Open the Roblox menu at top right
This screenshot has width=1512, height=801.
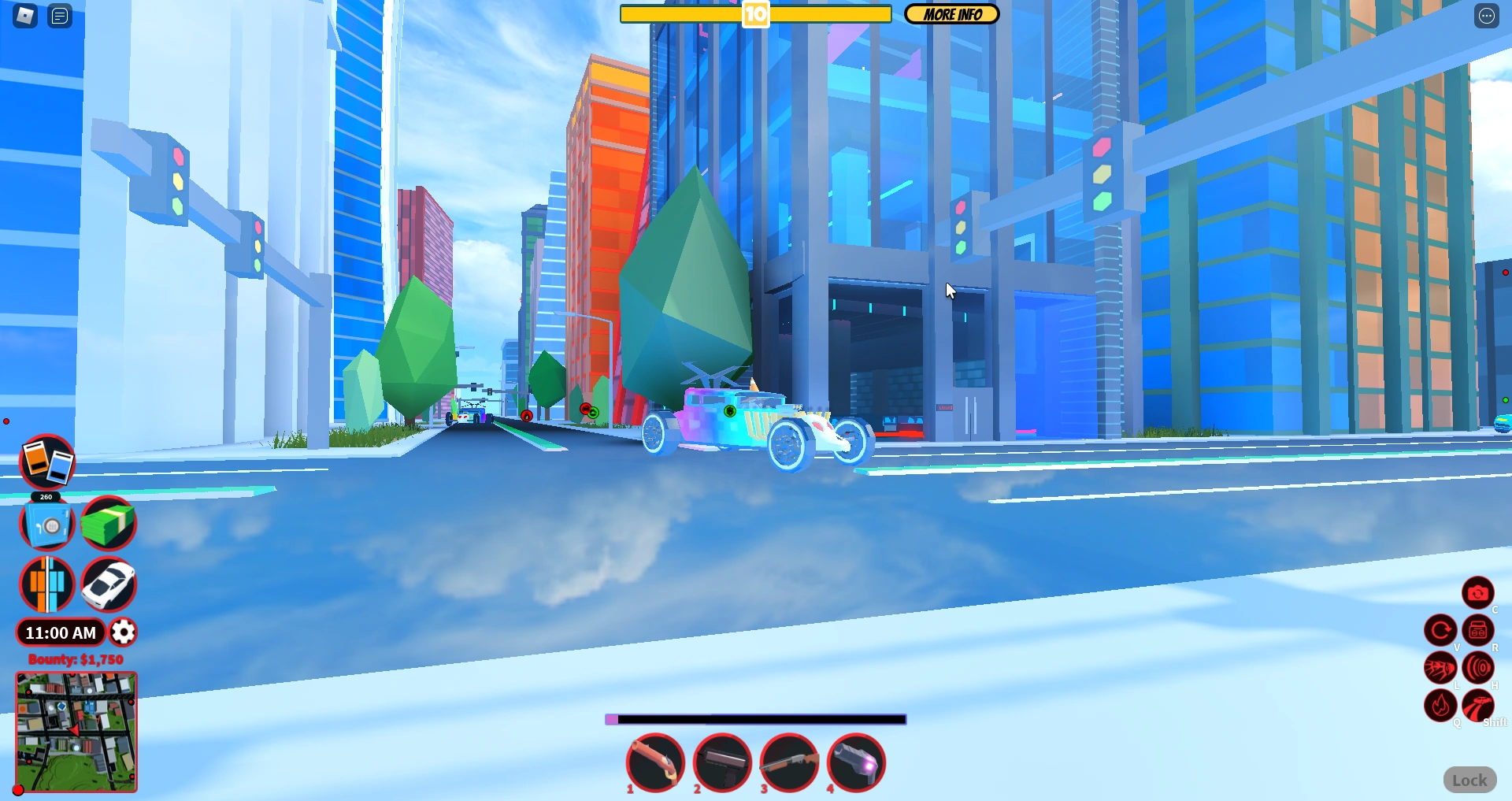[x=1487, y=15]
